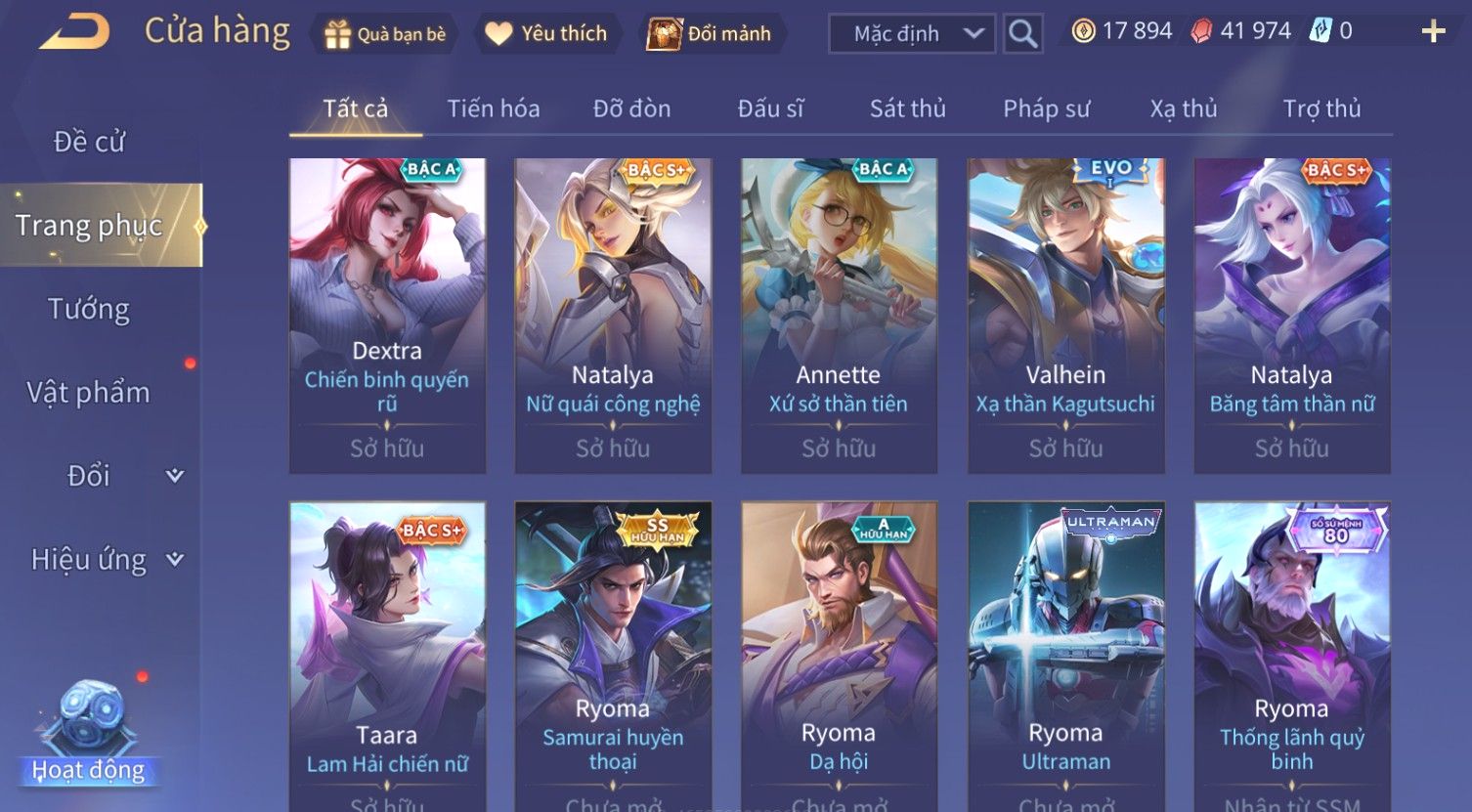Select the Pháp sư tab
1472x812 pixels.
[1046, 108]
